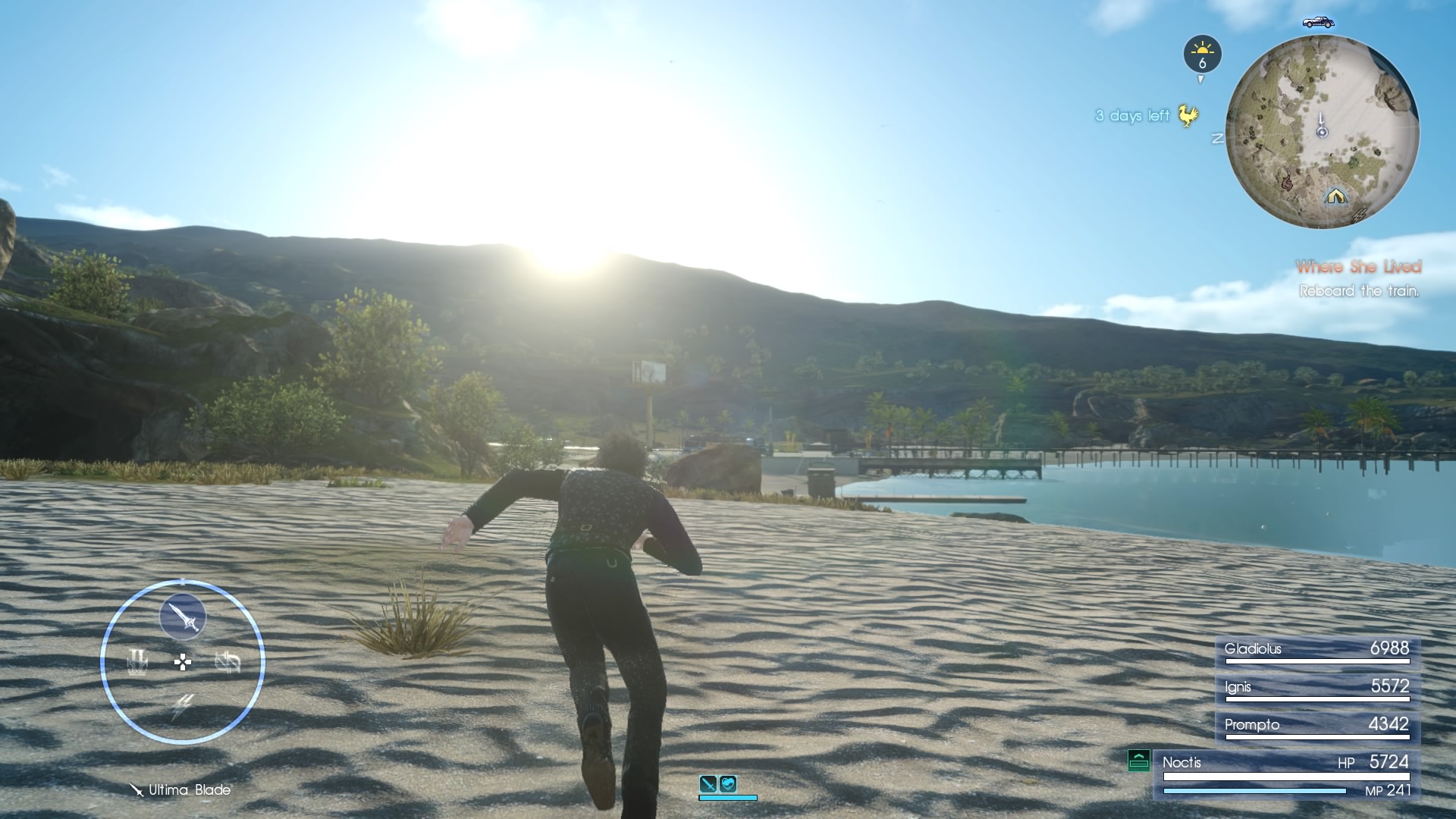Select the Ultima Blade sword icon on the weapon wheel
The width and height of the screenshot is (1456, 819).
click(181, 617)
